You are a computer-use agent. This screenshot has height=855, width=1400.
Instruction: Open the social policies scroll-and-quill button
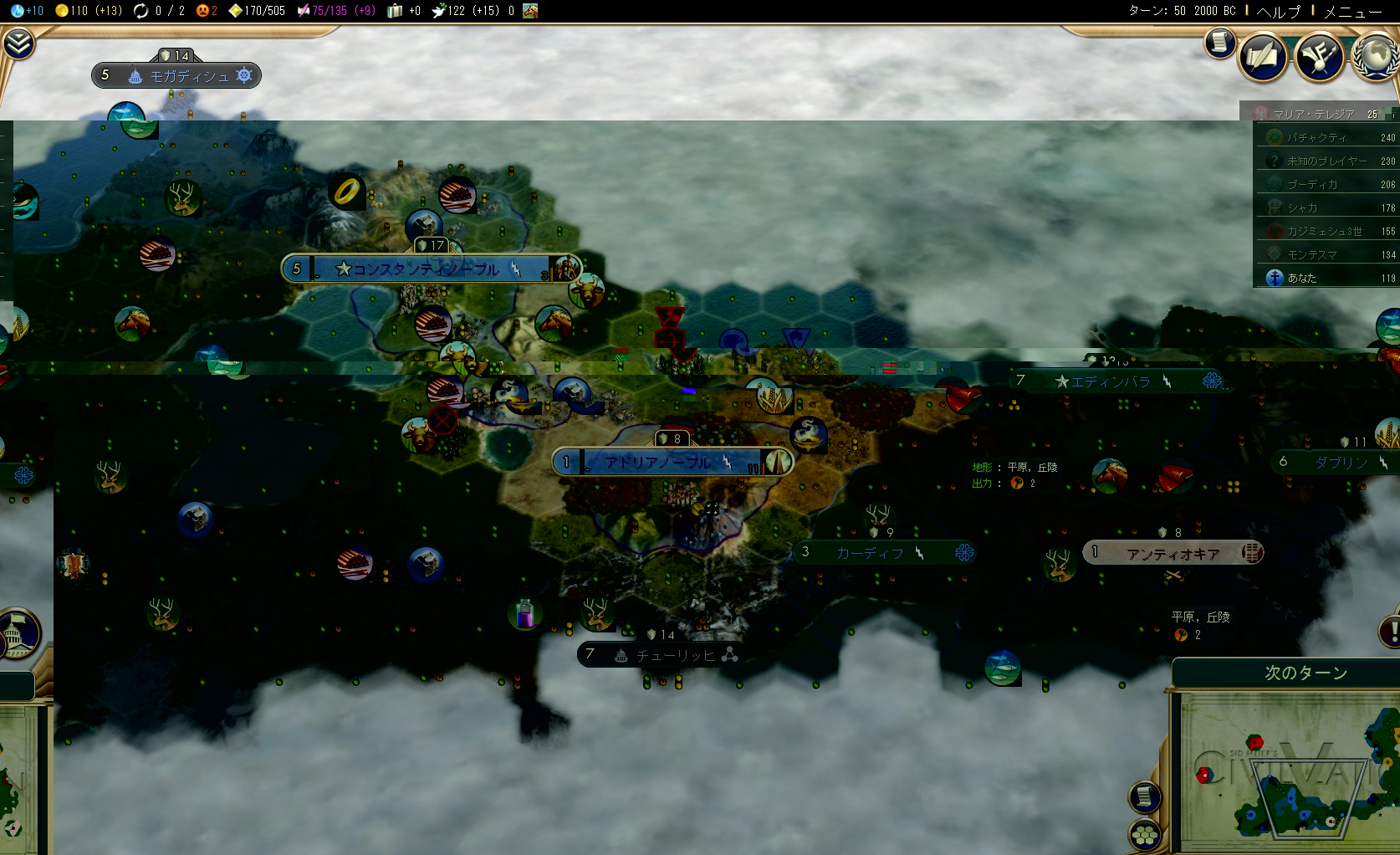[x=1262, y=56]
